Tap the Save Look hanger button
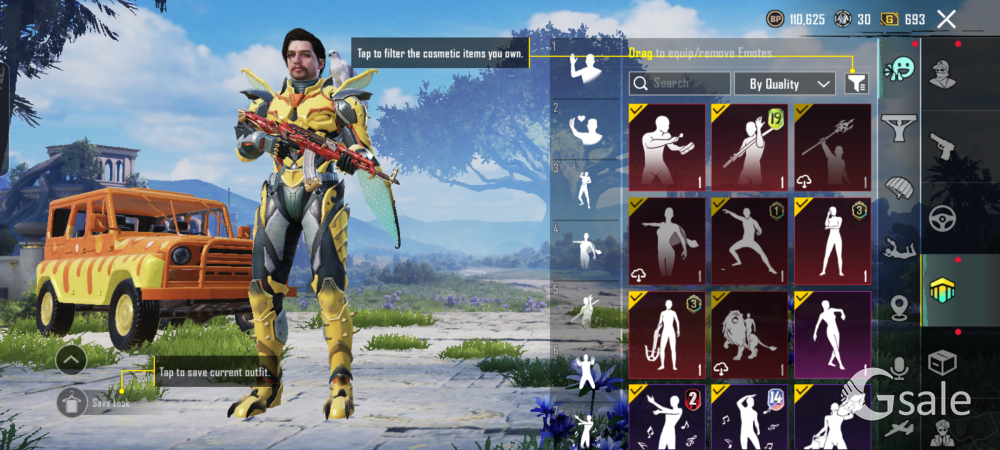The width and height of the screenshot is (1000, 450). (71, 403)
